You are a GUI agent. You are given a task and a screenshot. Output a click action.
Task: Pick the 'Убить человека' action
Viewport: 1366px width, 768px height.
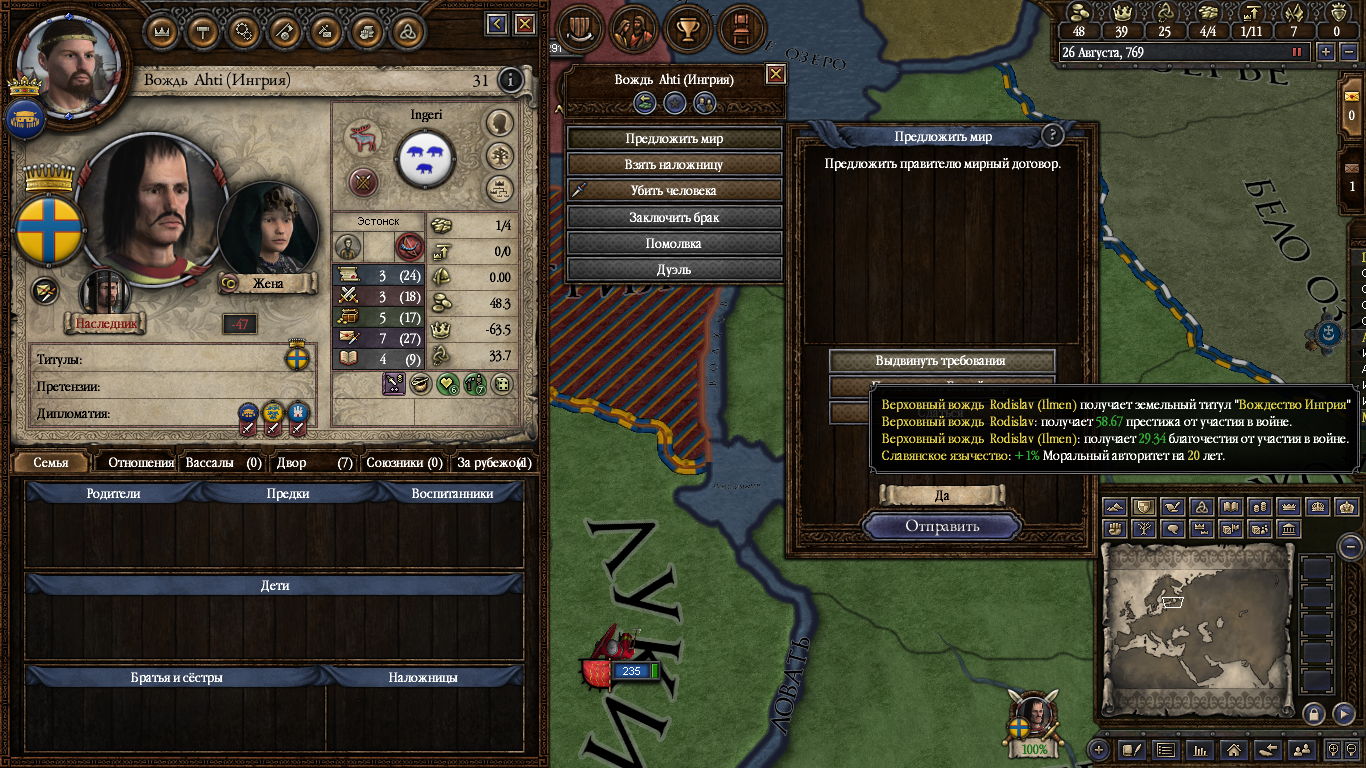click(674, 191)
